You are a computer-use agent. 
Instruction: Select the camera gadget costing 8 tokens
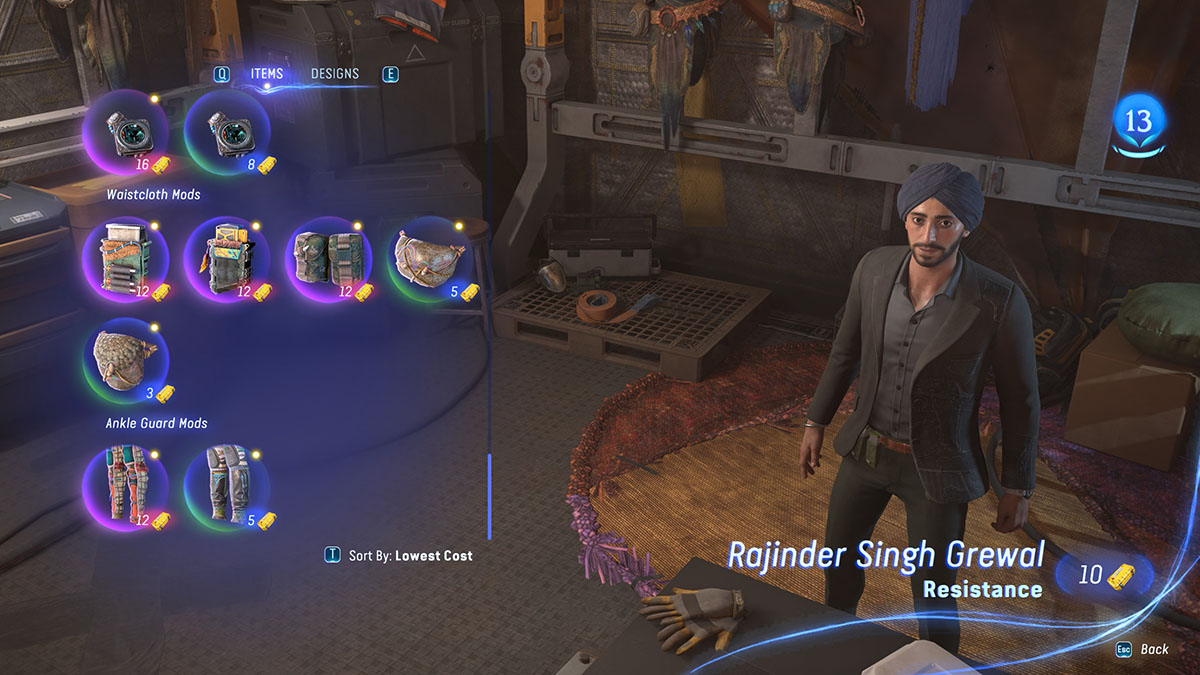coord(227,134)
